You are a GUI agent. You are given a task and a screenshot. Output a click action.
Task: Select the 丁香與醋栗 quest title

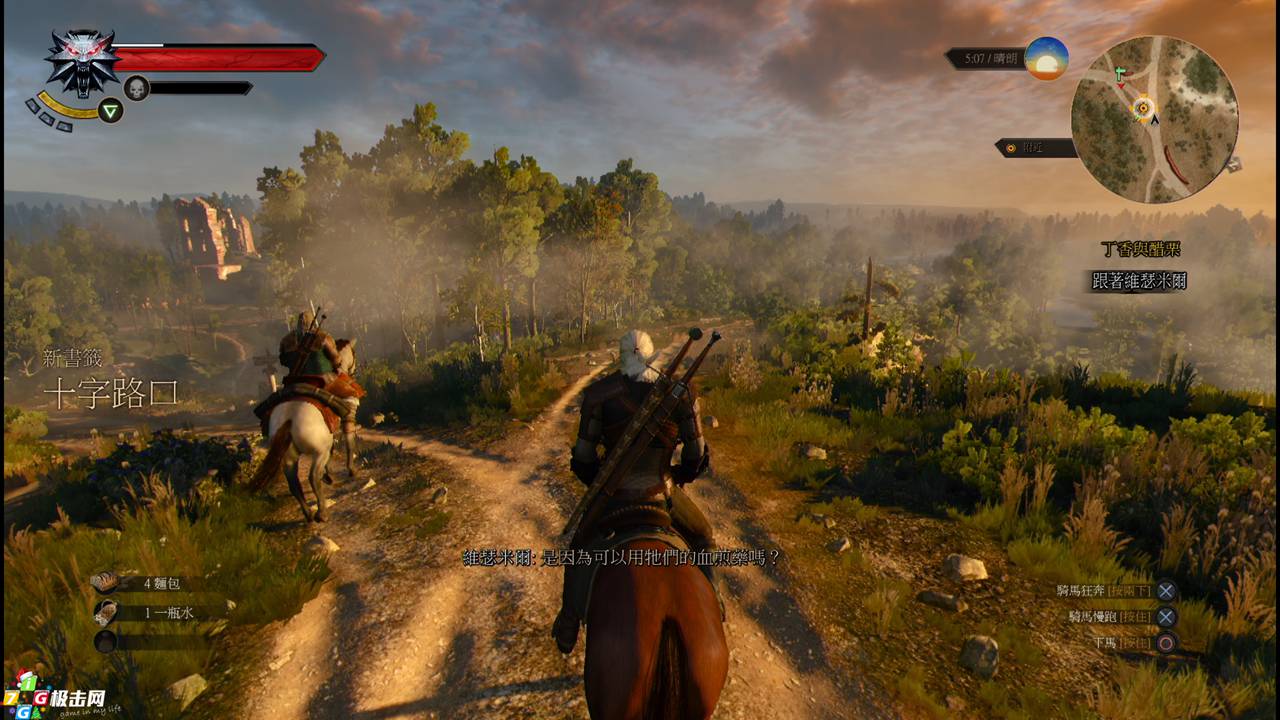(1141, 250)
